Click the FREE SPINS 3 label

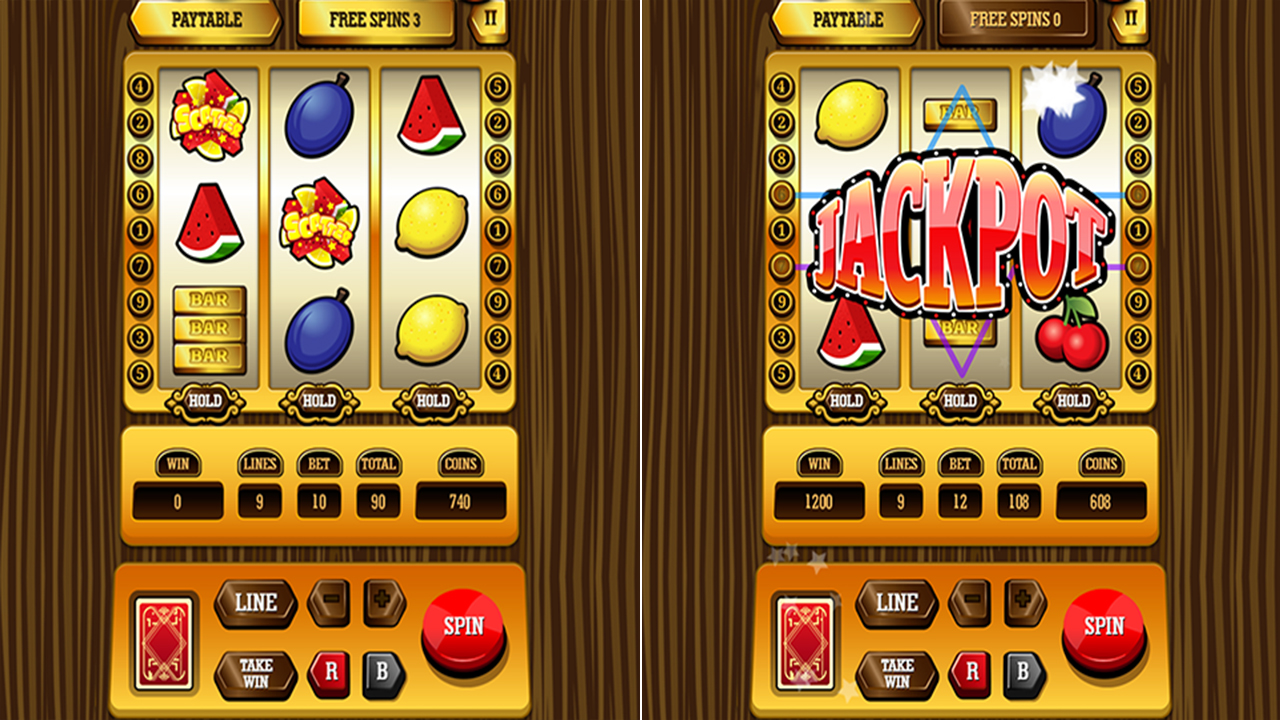(374, 17)
